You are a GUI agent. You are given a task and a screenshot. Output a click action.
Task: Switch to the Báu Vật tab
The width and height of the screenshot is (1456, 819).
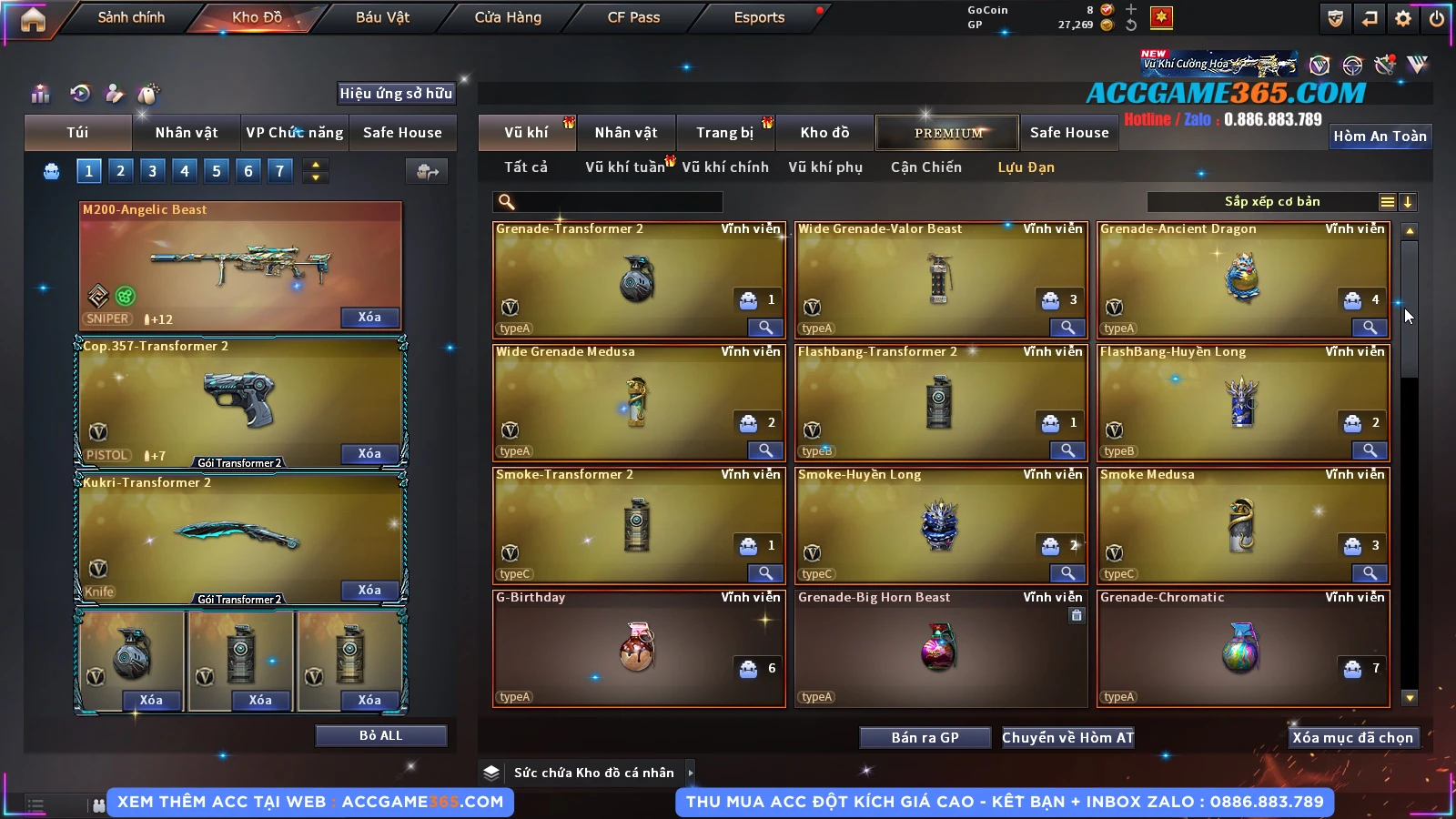[382, 17]
